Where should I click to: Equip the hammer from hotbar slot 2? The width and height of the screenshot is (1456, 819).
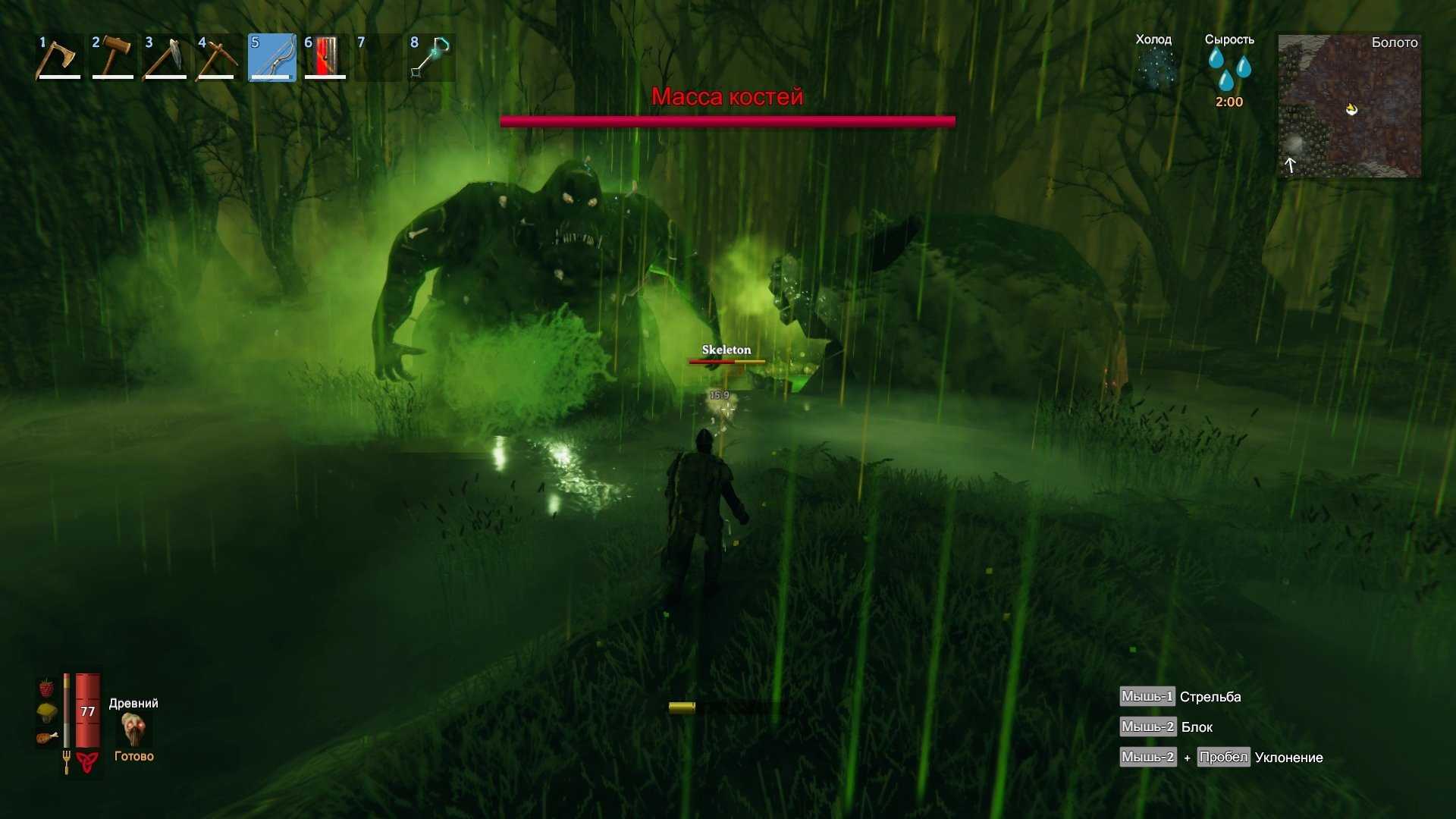coord(112,57)
